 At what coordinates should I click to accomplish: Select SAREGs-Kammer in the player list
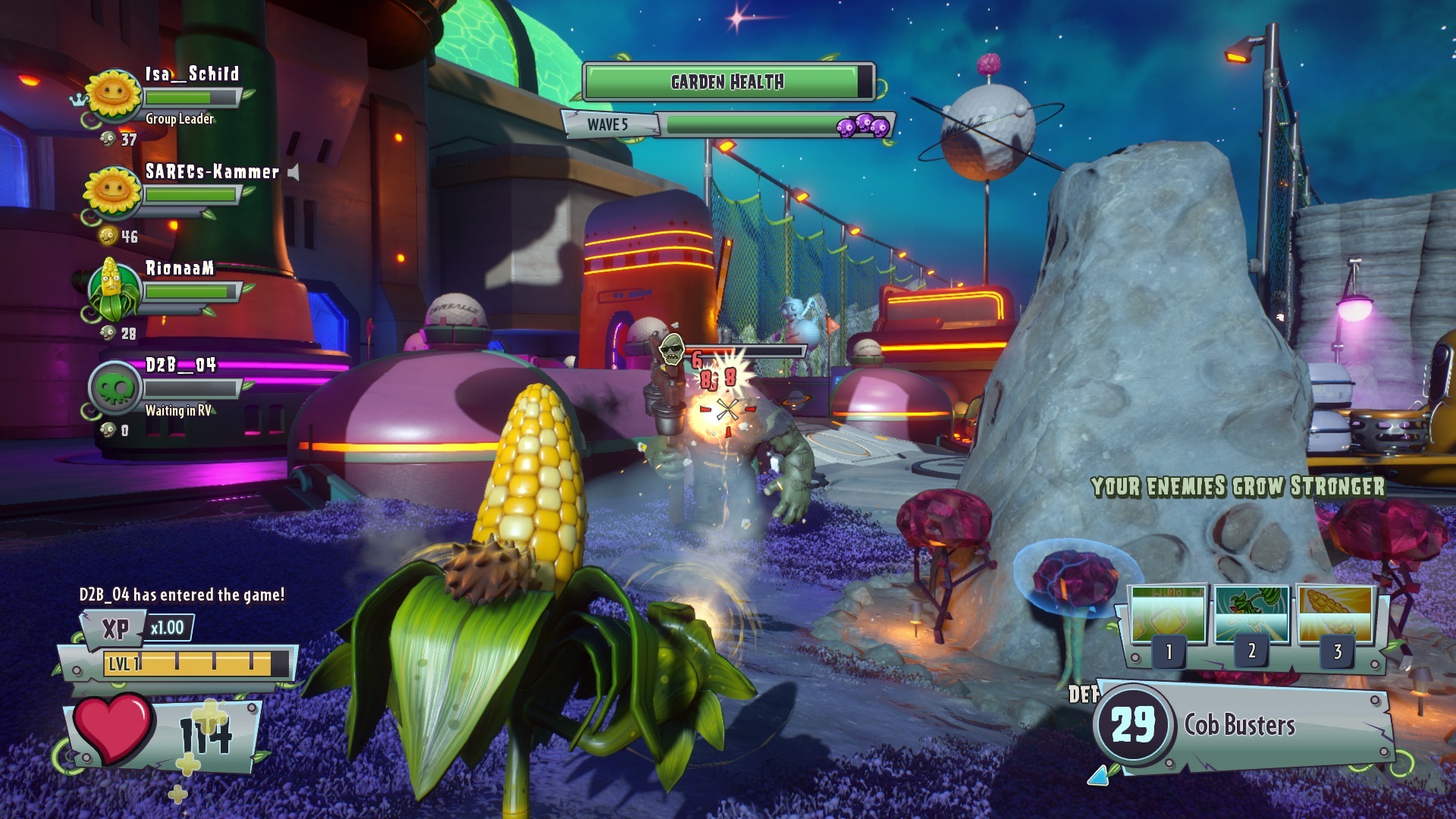coord(212,172)
